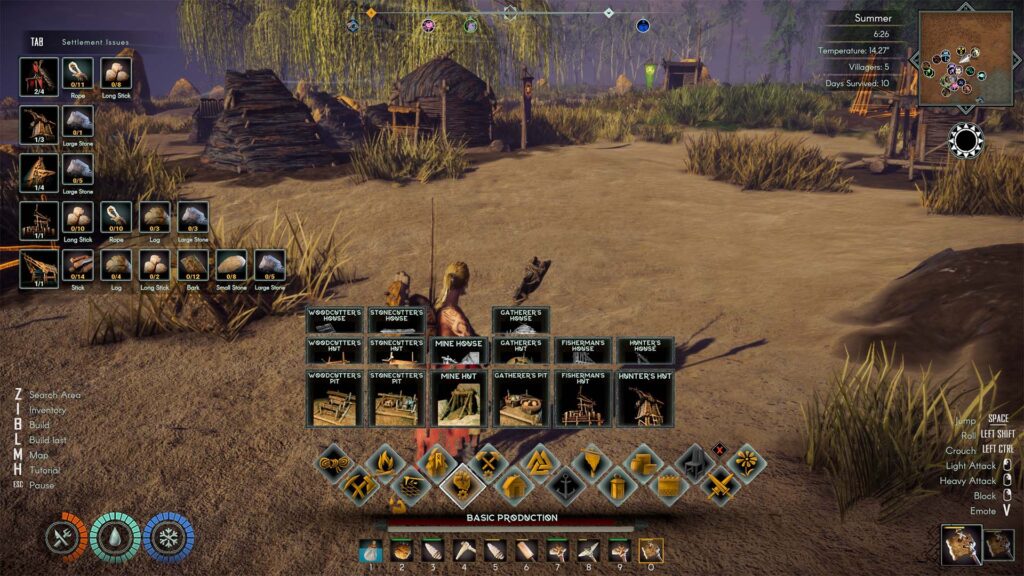Choose the Fisherman's Hut building
Viewport: 1024px width, 576px height.
(583, 398)
